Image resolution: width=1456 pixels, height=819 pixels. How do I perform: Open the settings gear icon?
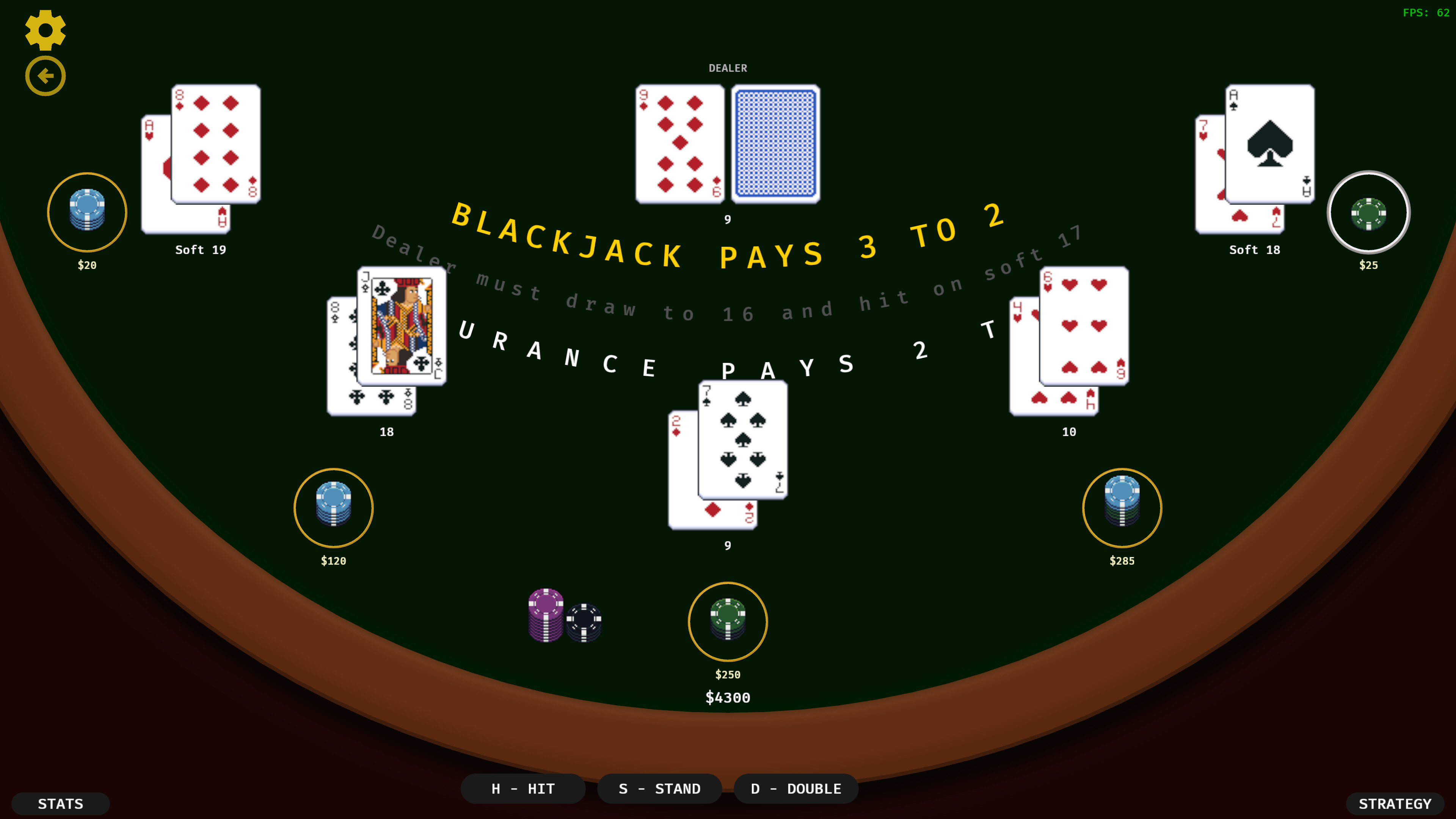coord(45,30)
